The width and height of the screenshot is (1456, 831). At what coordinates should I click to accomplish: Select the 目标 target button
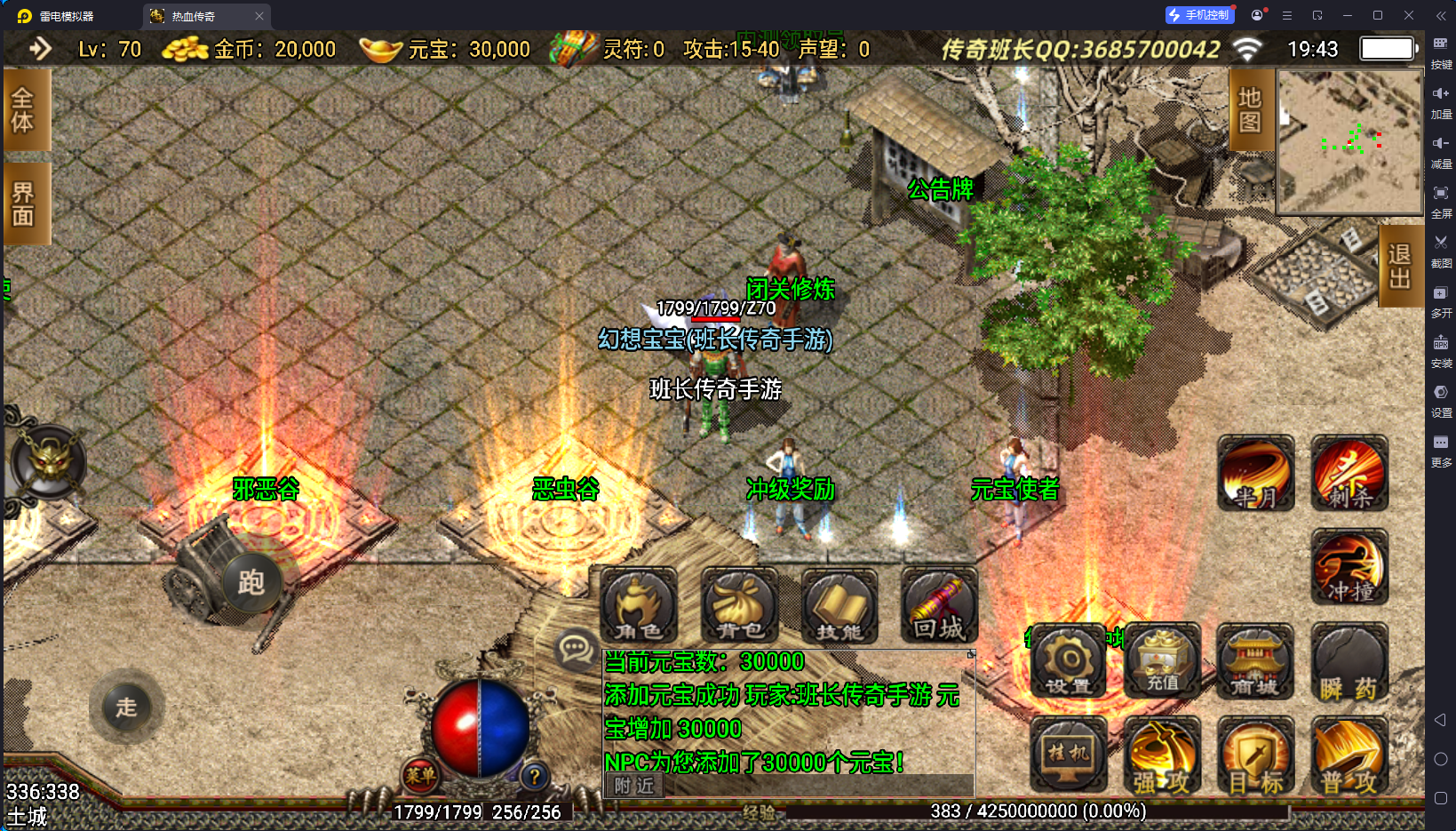coord(1255,756)
